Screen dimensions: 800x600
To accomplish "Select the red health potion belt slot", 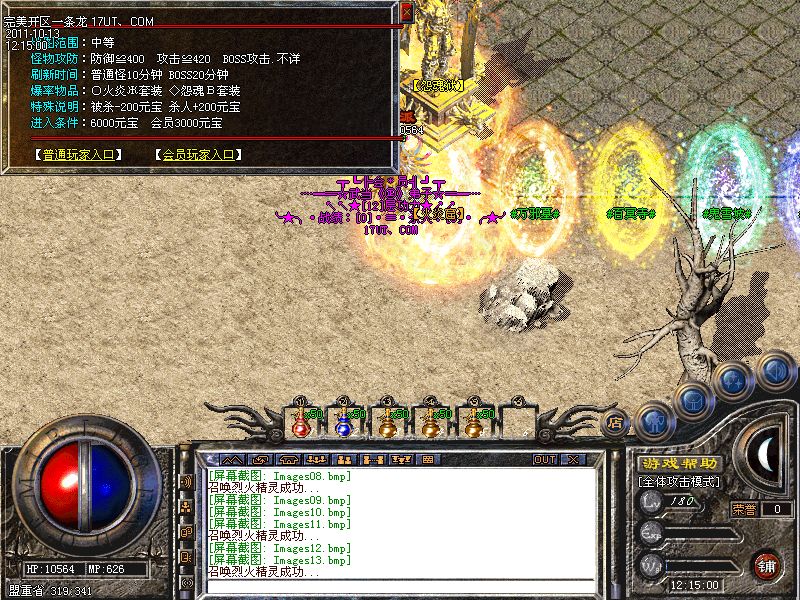I will click(x=300, y=421).
